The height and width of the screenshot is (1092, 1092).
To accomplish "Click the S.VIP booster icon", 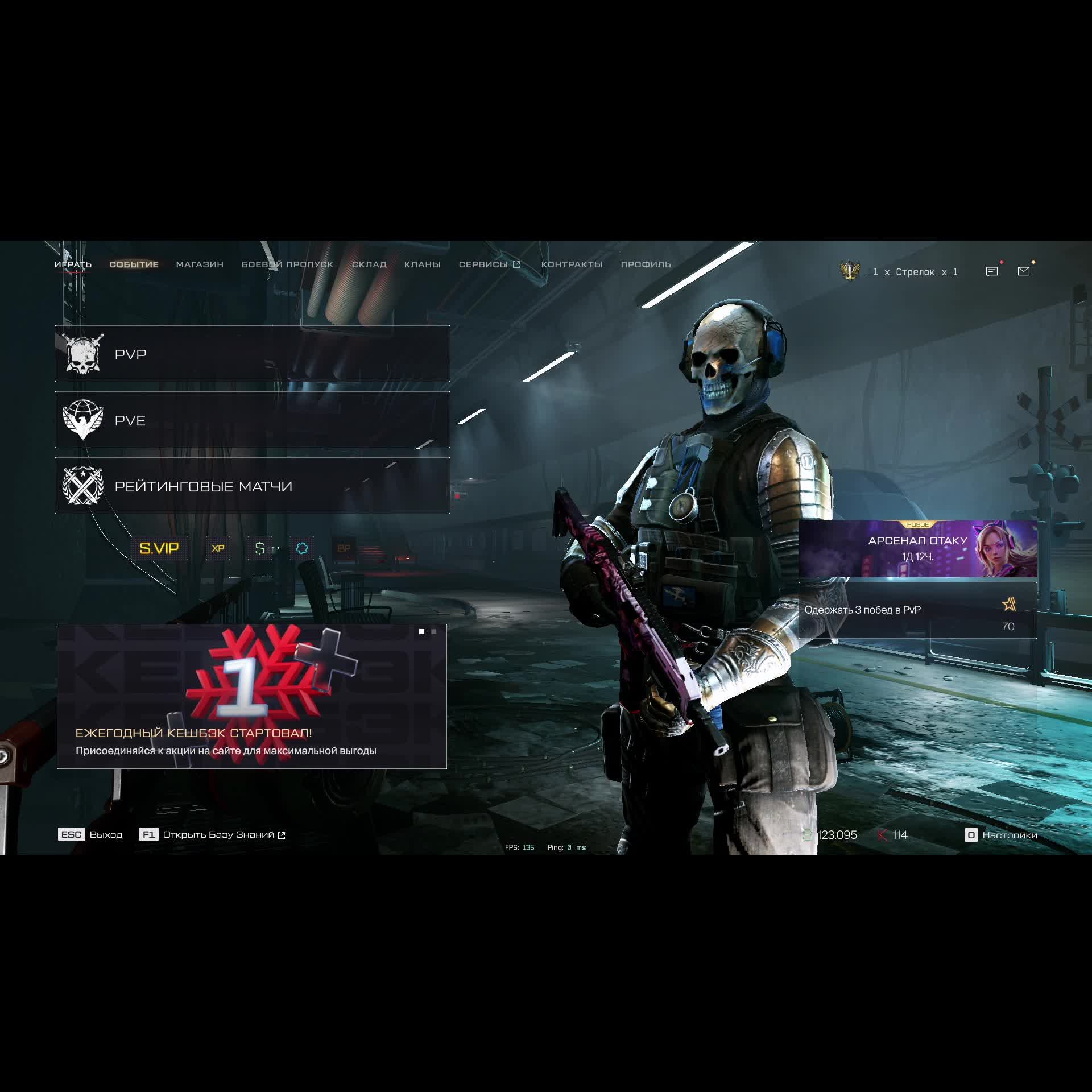I will tap(159, 548).
